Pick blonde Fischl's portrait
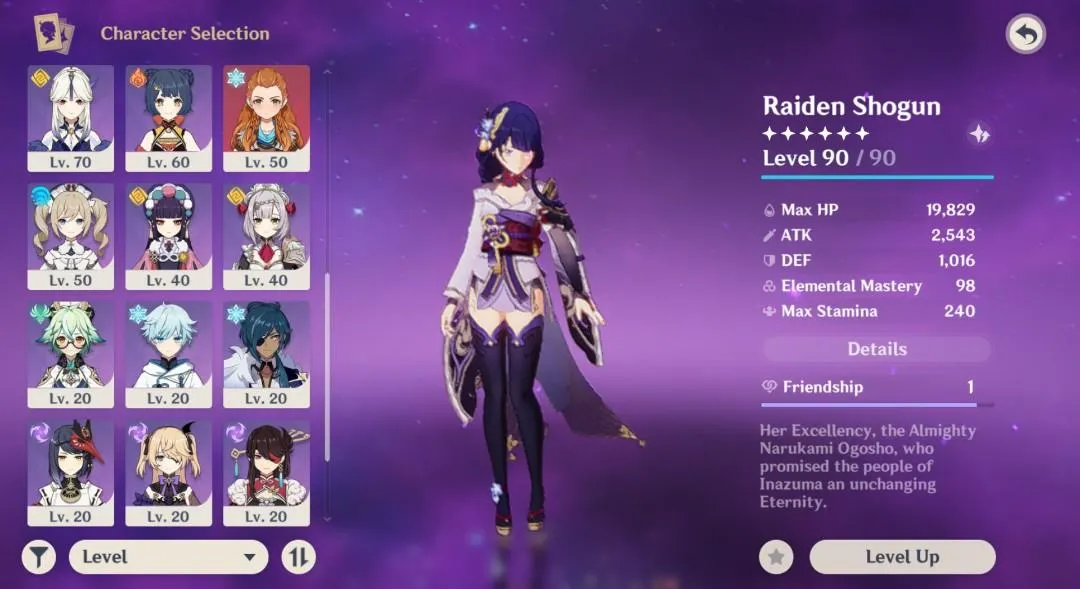 point(168,471)
